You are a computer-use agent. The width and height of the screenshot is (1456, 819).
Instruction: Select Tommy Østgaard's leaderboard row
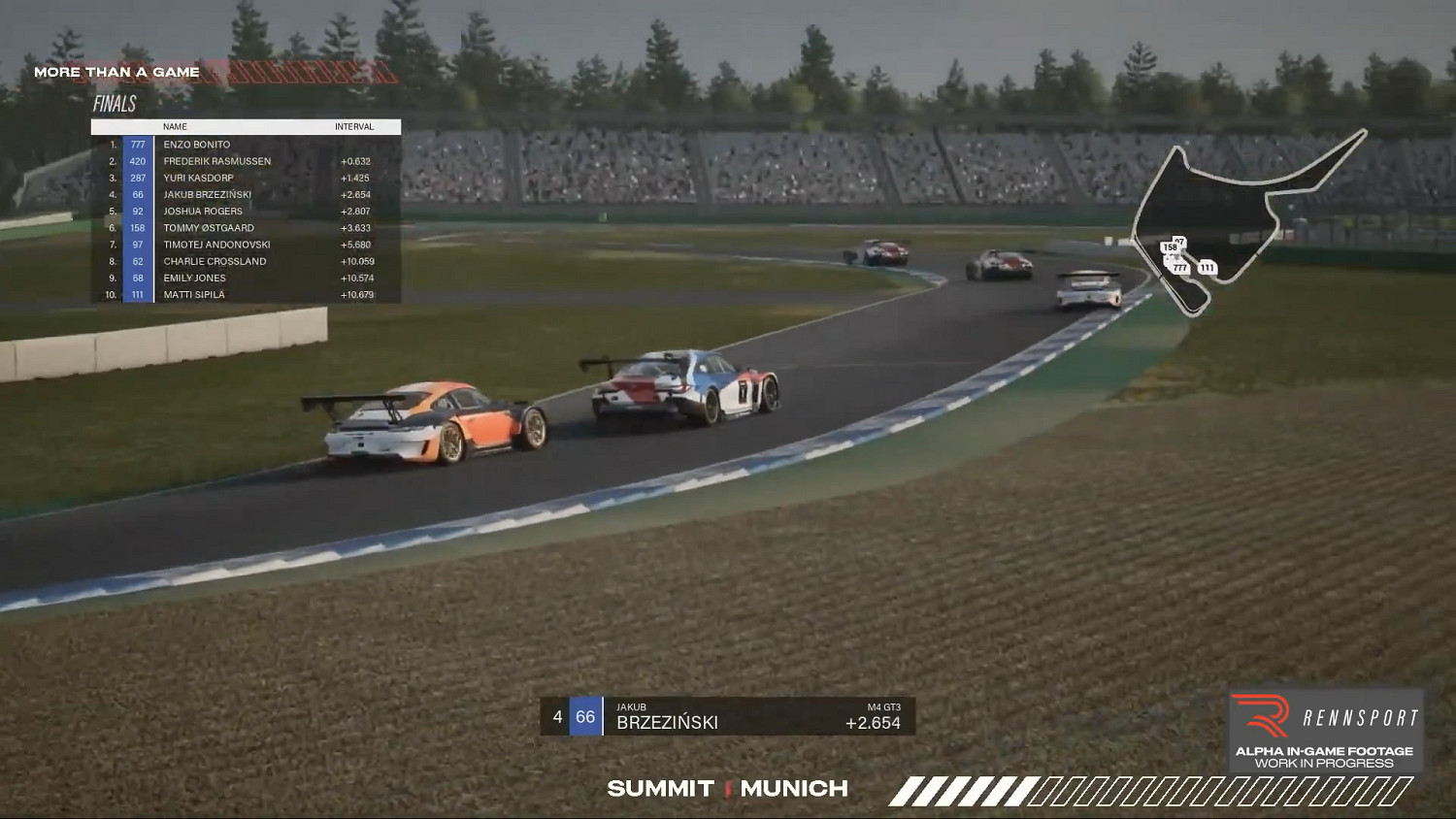point(208,228)
